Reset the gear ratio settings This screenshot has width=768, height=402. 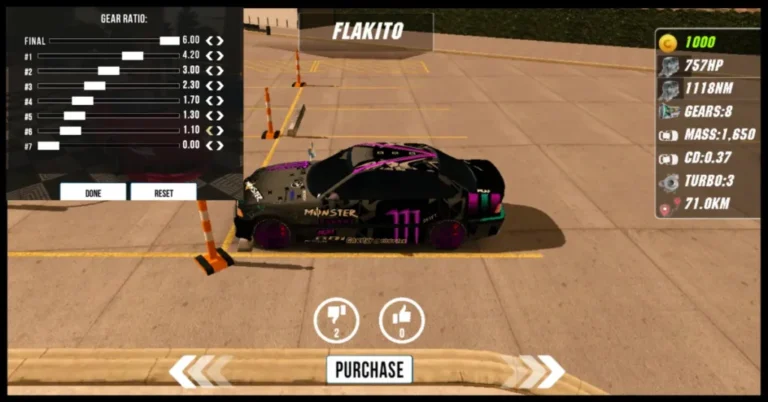pos(163,191)
